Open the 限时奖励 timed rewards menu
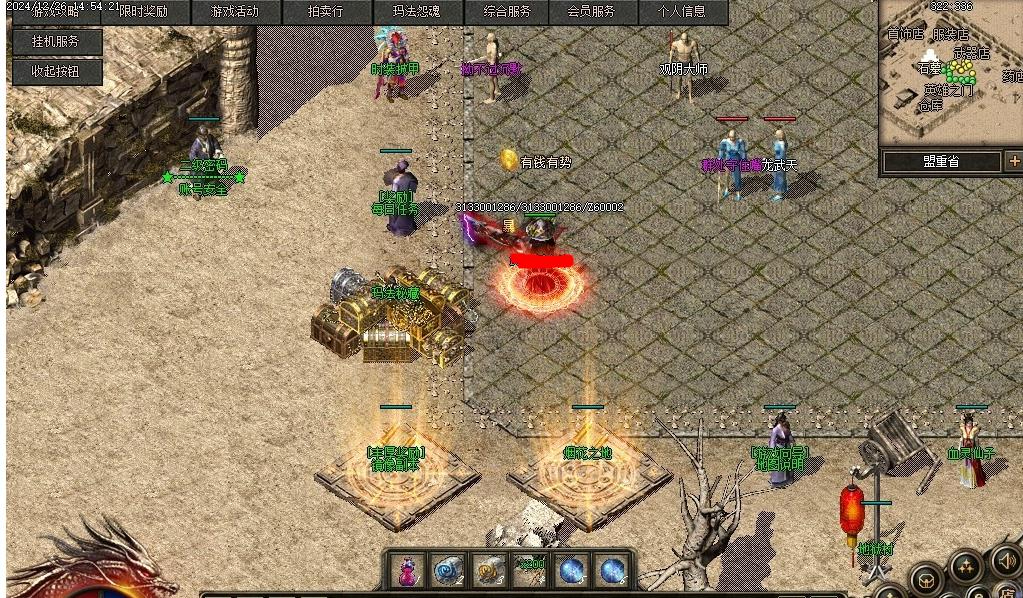The image size is (1023, 598). click(x=143, y=12)
